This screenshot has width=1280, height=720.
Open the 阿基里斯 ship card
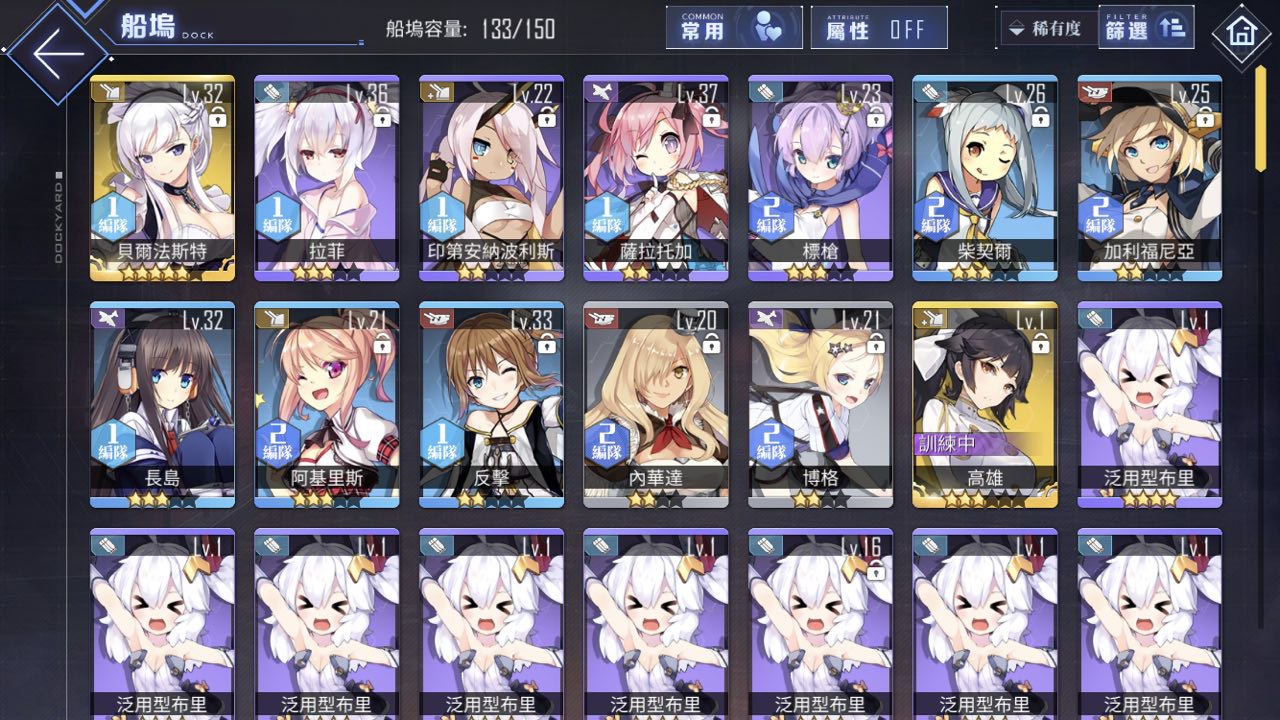(327, 404)
